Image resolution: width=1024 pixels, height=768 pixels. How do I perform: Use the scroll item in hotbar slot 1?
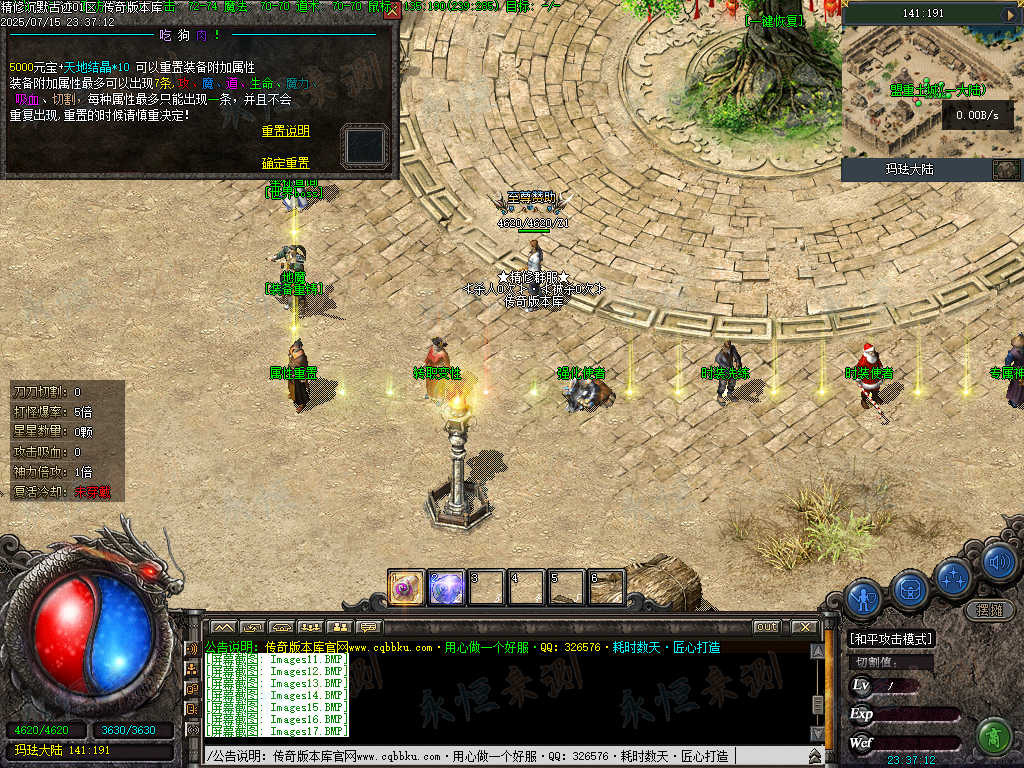406,587
